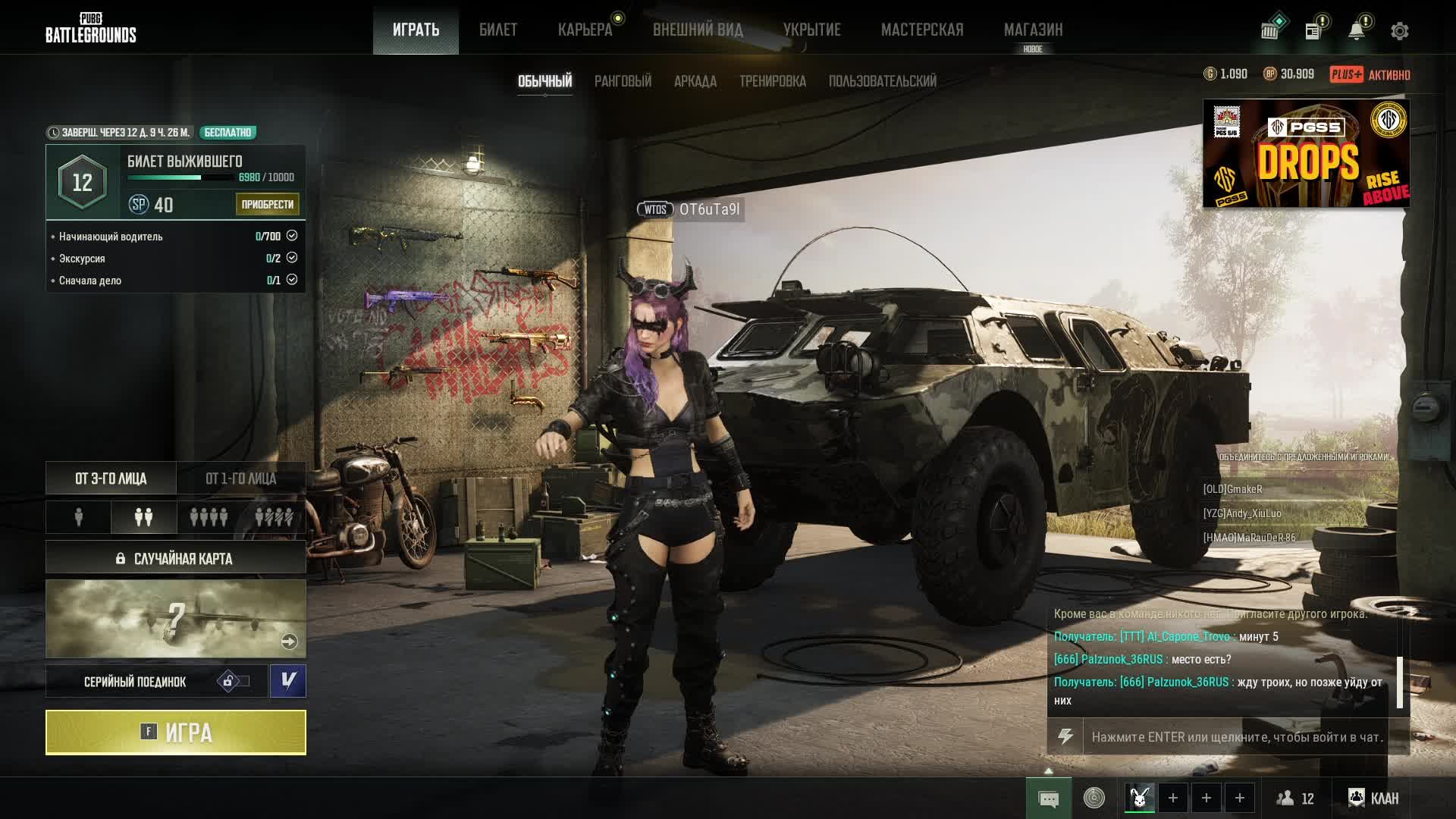The height and width of the screenshot is (819, 1456).
Task: Open the settings gear icon
Action: pos(1399,31)
